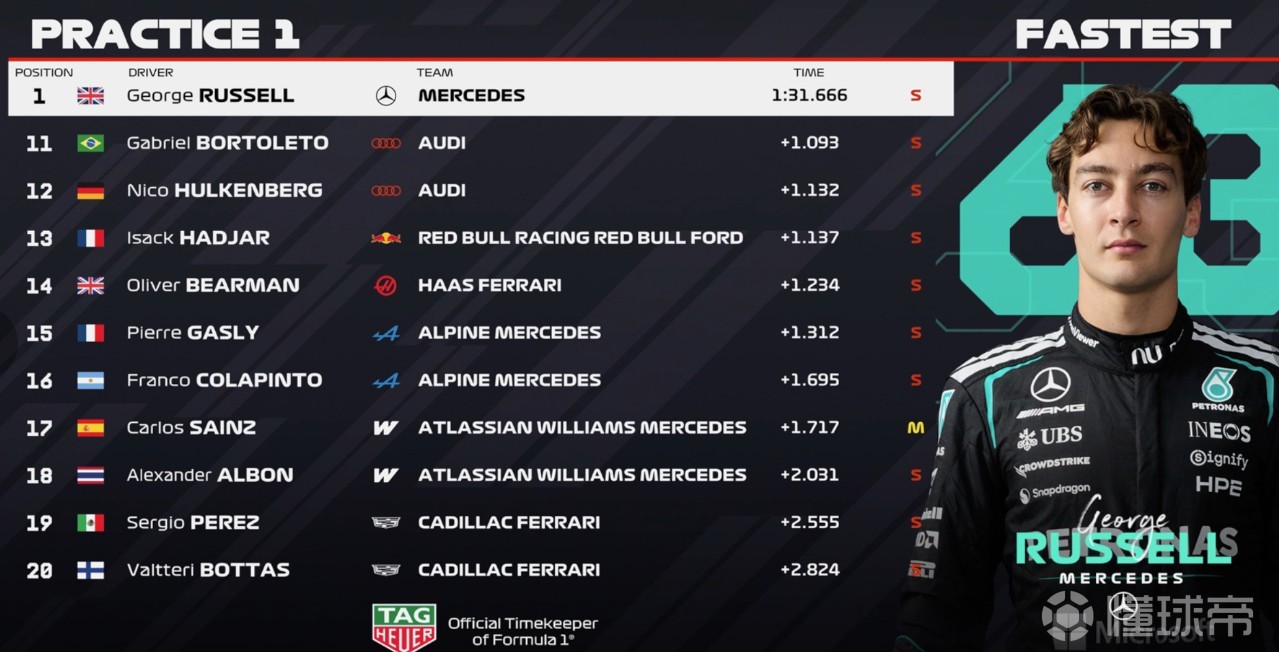
Task: Select George Russell's row at position 1
Action: pos(480,95)
